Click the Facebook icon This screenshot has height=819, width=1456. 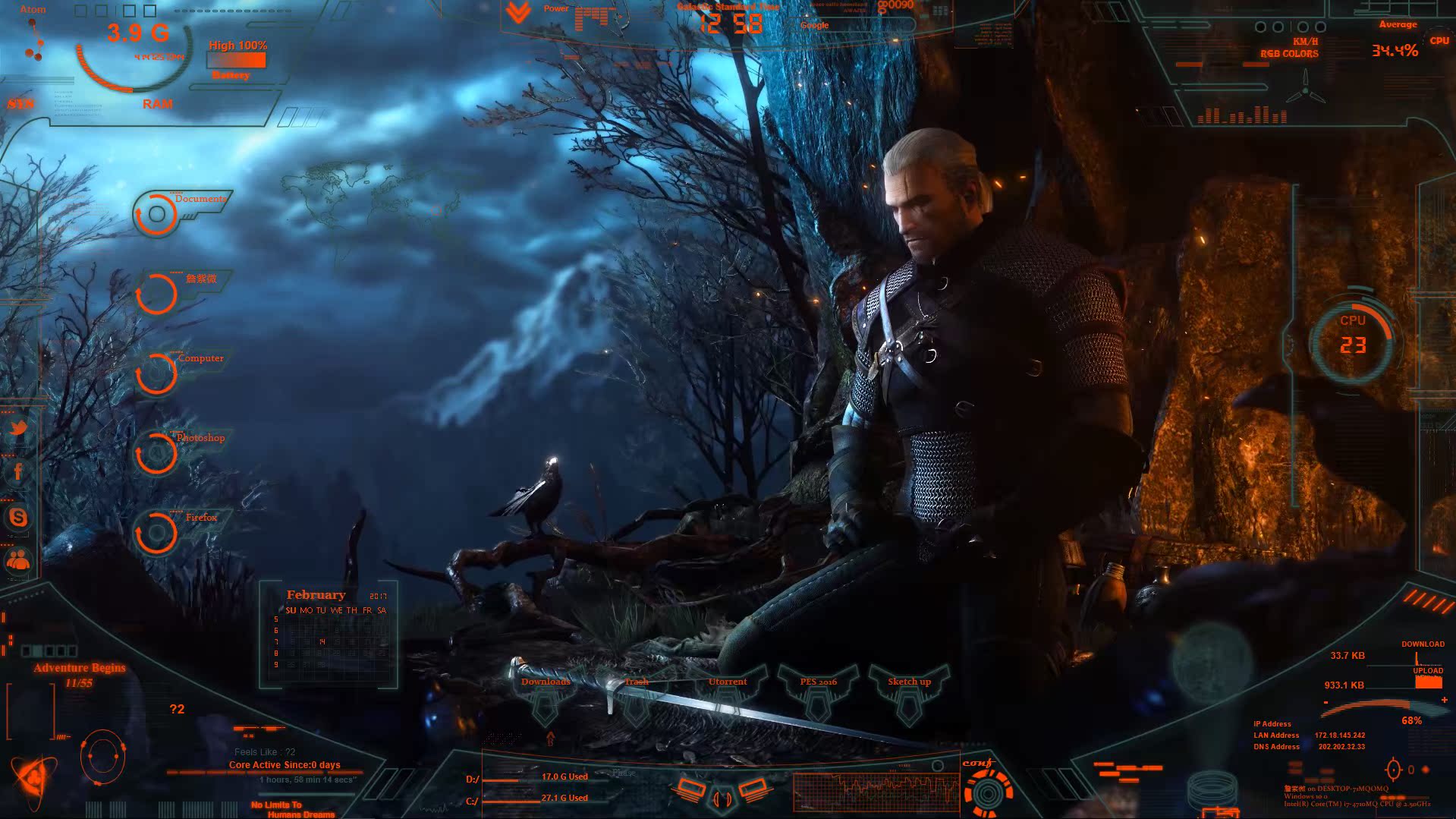pyautogui.click(x=18, y=472)
